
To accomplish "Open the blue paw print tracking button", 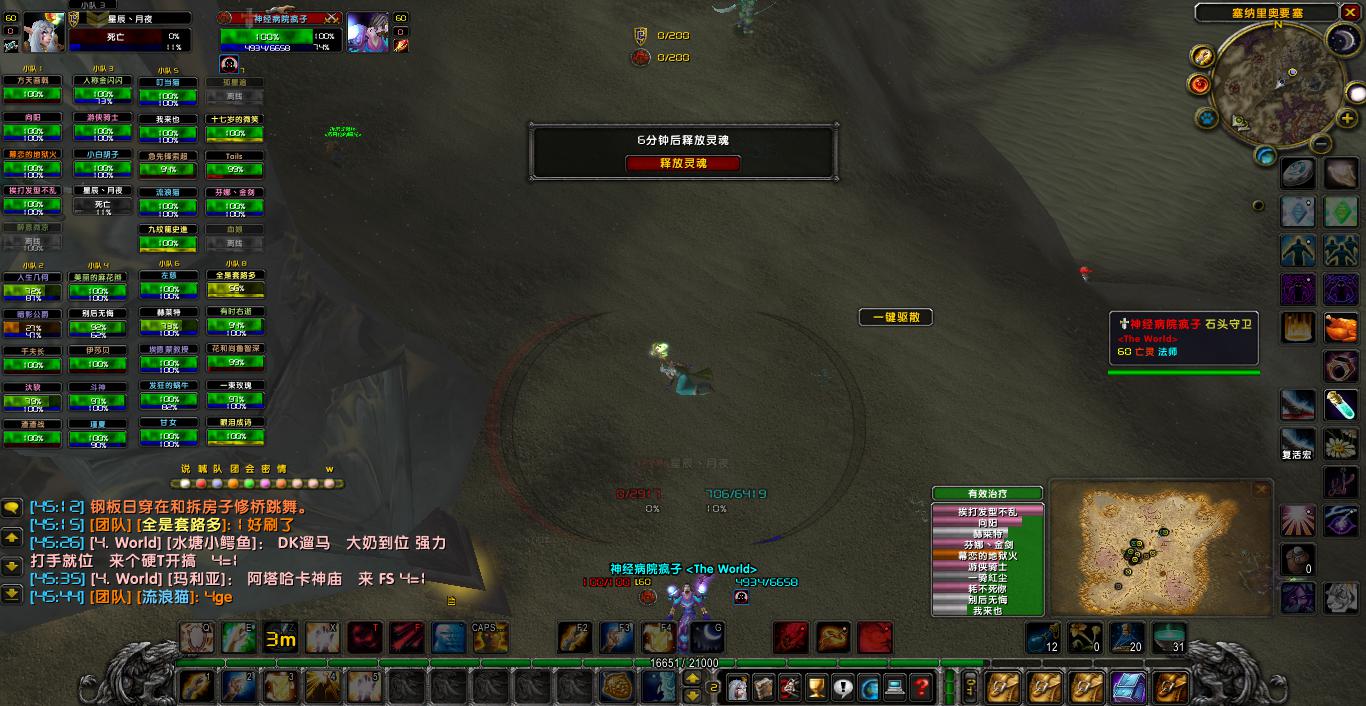I will point(1207,118).
